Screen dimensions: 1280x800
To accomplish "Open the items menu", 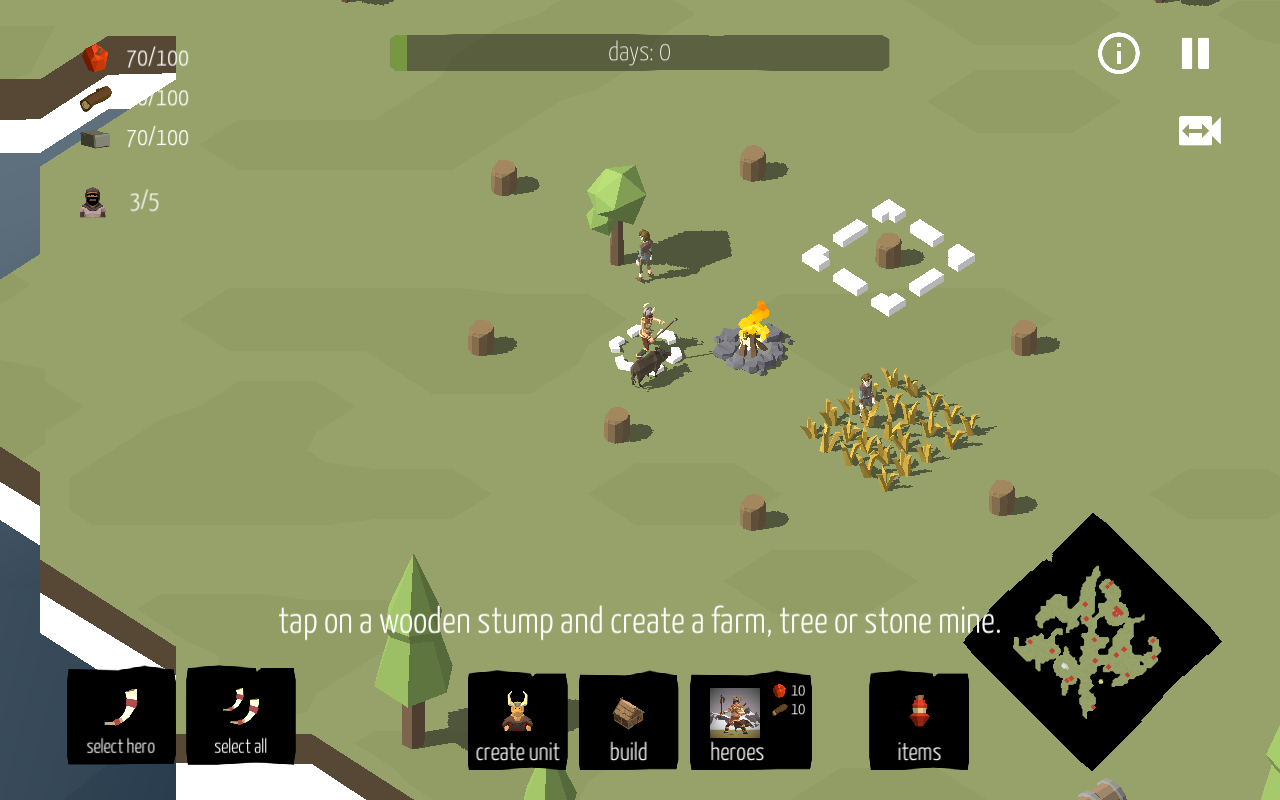I will 919,721.
